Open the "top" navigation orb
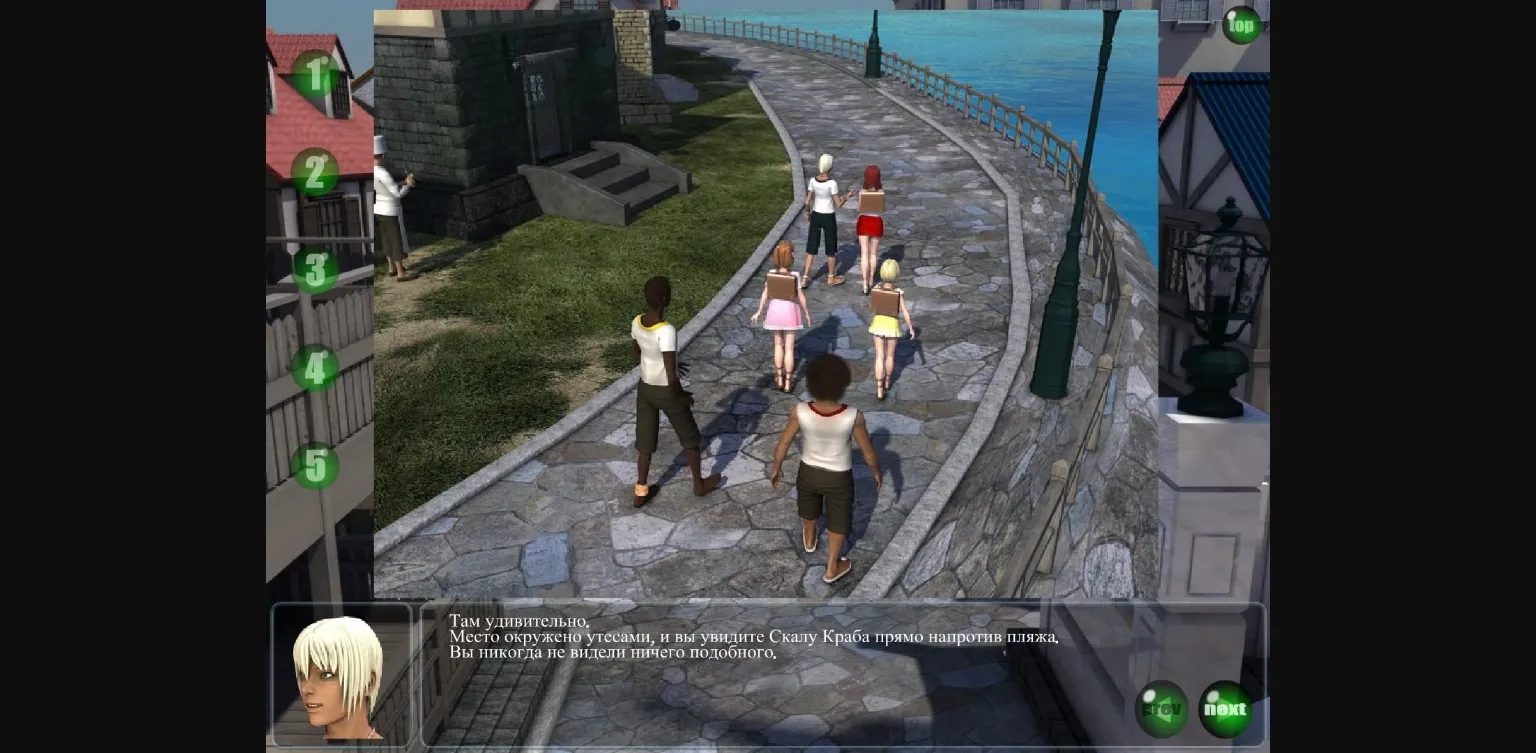1536x753 pixels. pyautogui.click(x=1240, y=24)
